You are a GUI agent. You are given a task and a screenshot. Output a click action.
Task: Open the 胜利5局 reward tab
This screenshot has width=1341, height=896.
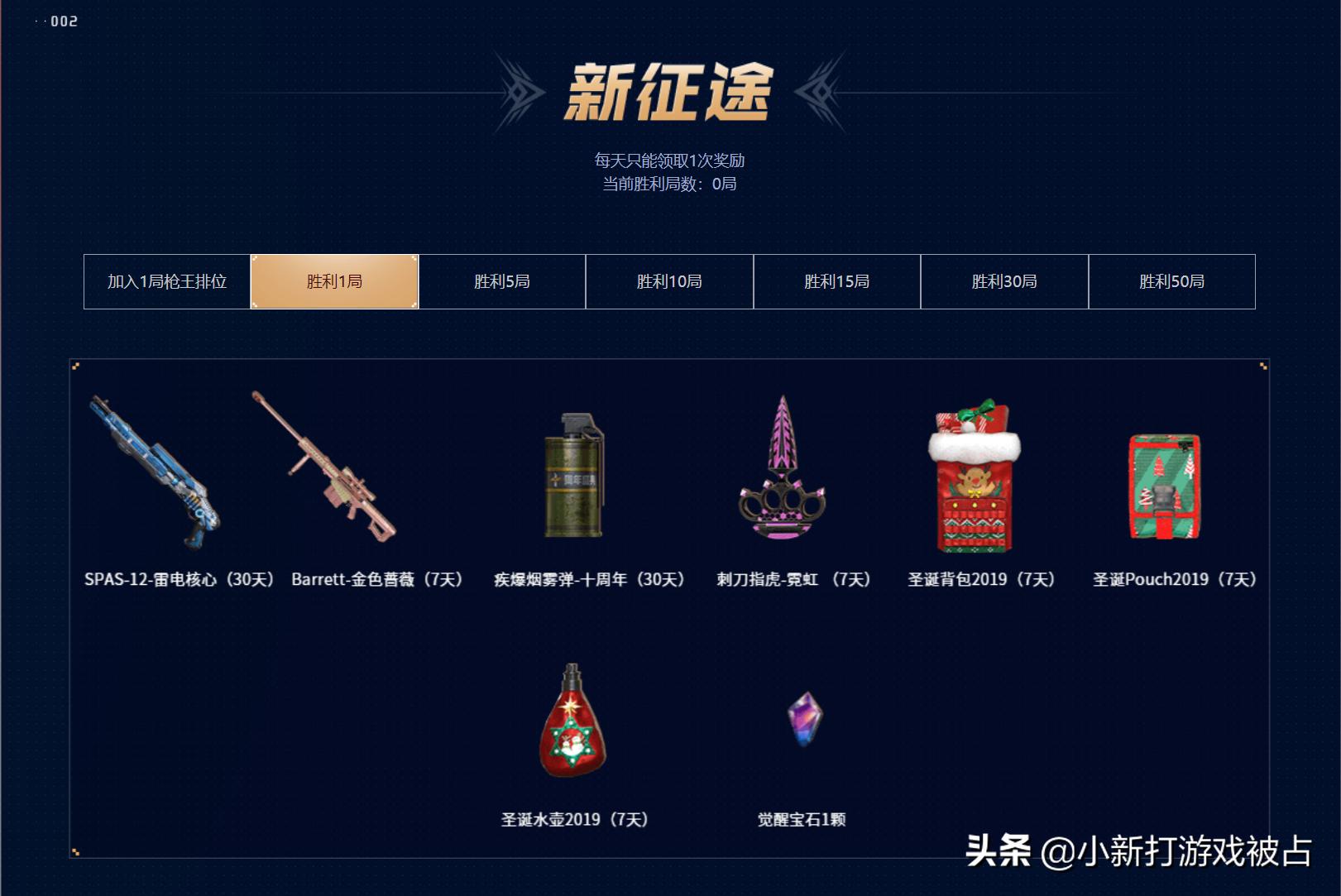(501, 281)
